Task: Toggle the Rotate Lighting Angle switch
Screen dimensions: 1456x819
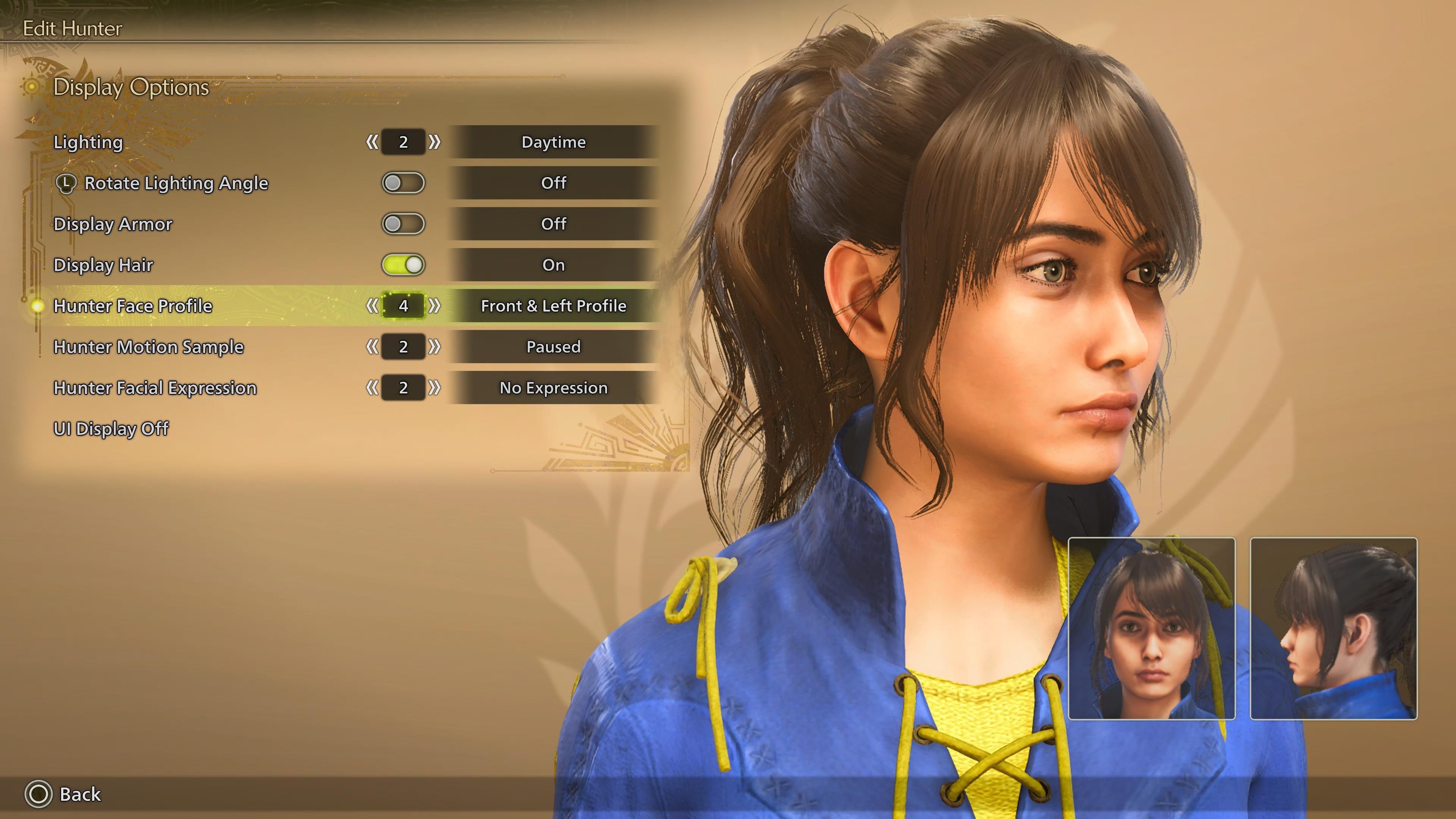Action: tap(403, 183)
